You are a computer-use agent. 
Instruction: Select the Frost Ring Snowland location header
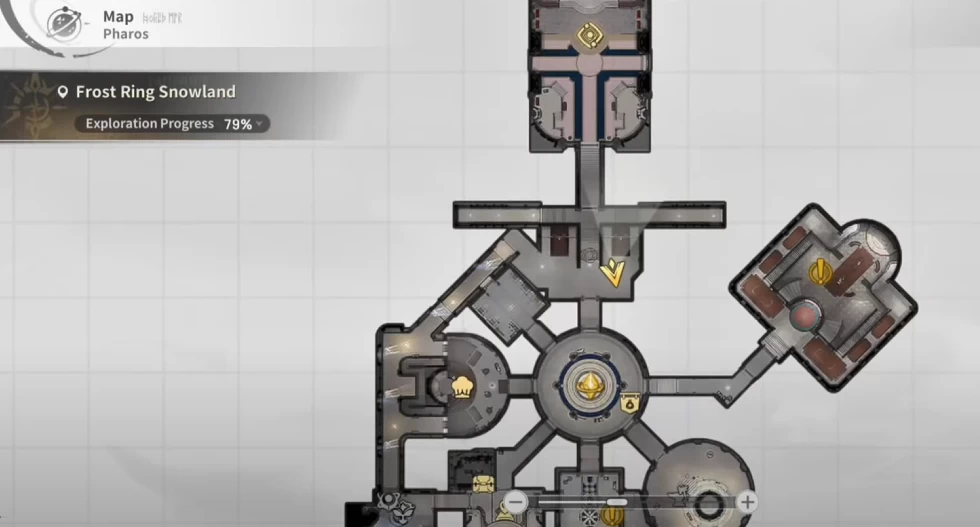(x=155, y=92)
